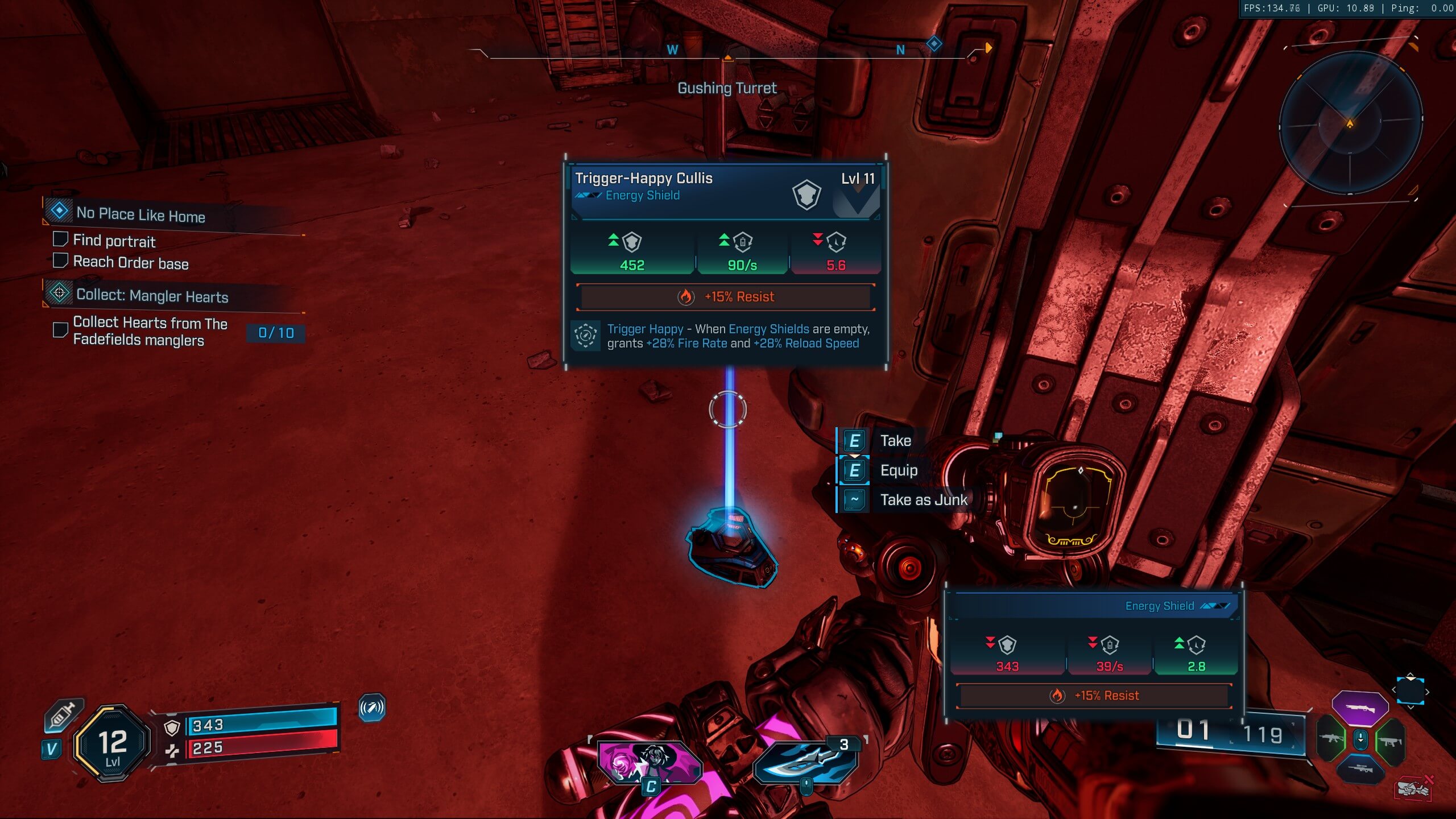Tick the Reach Order base checkbox
1456x819 pixels.
pos(60,260)
